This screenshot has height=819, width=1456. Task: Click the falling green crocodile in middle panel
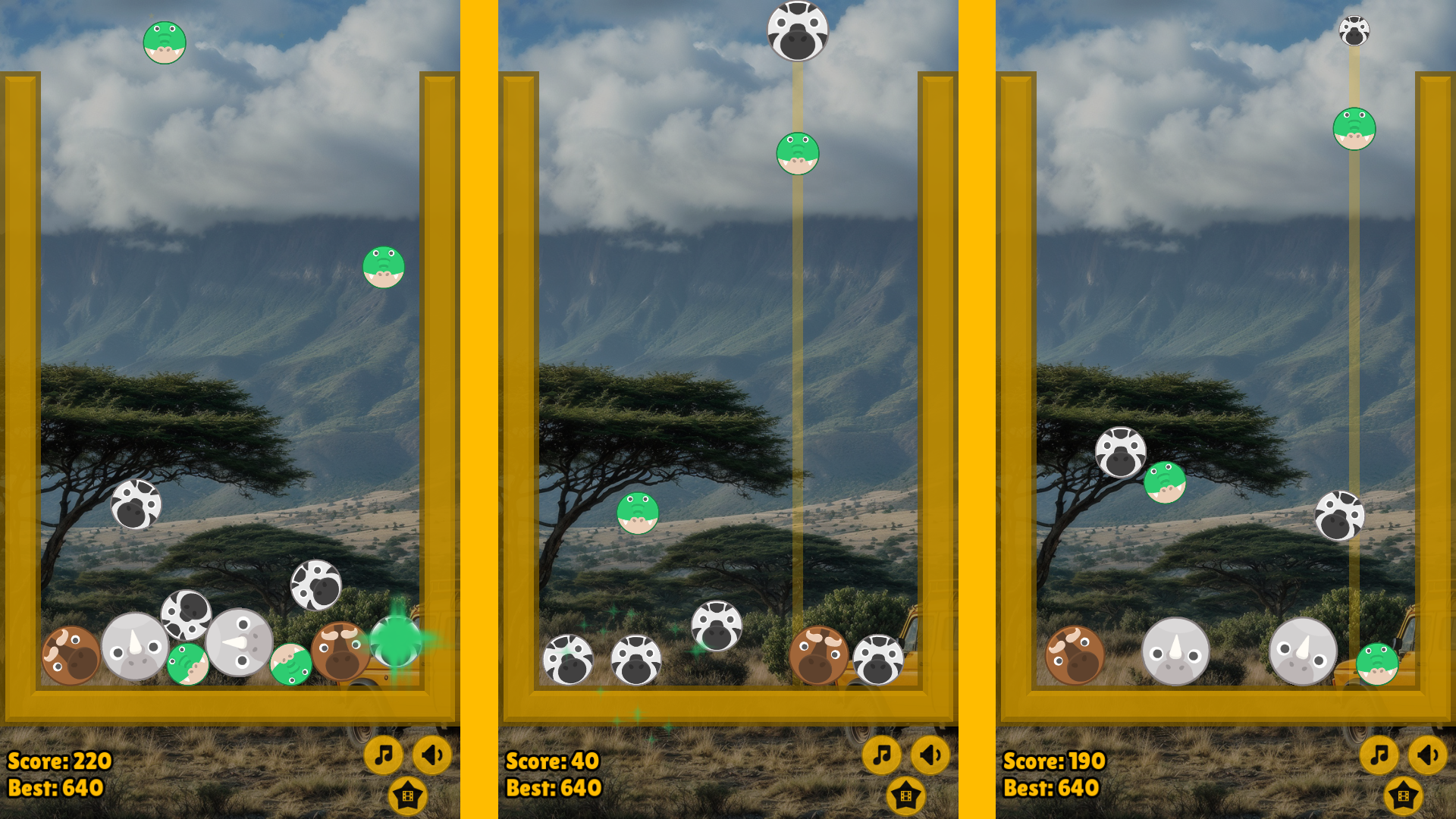(797, 153)
